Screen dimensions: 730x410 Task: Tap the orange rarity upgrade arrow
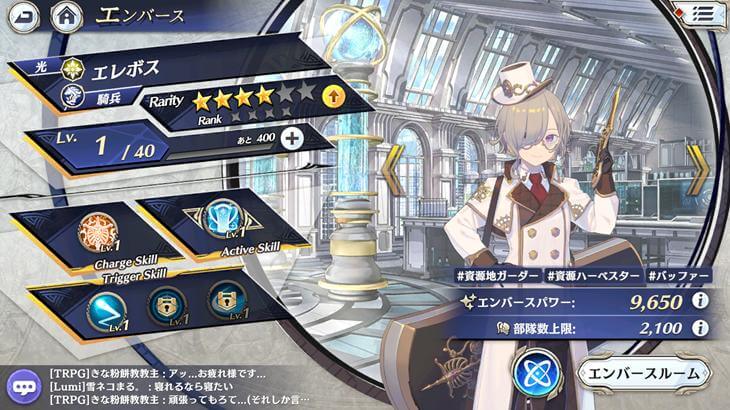pyautogui.click(x=334, y=97)
